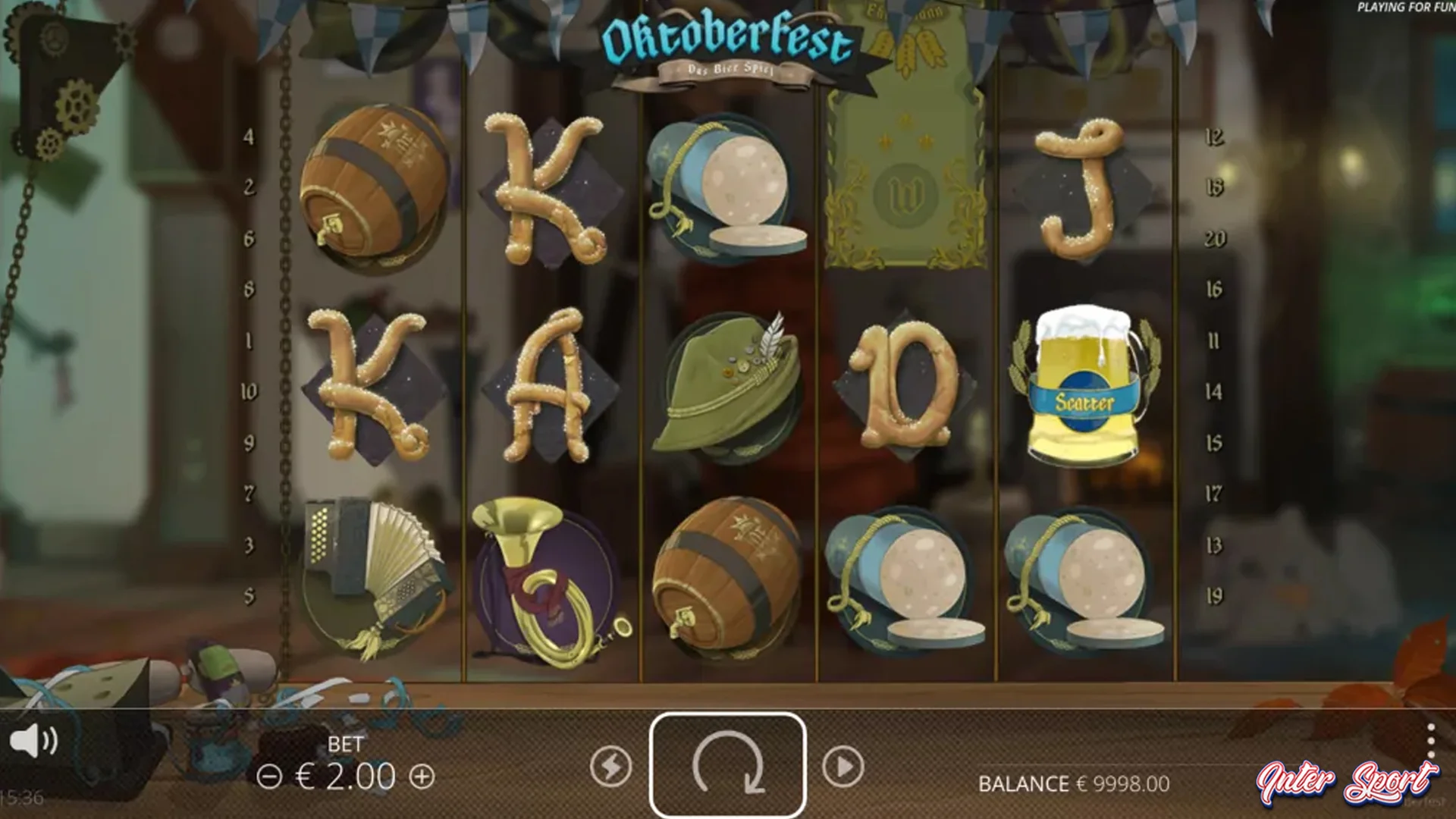Decrease the bet with the minus control
This screenshot has height=819, width=1456.
[x=269, y=777]
